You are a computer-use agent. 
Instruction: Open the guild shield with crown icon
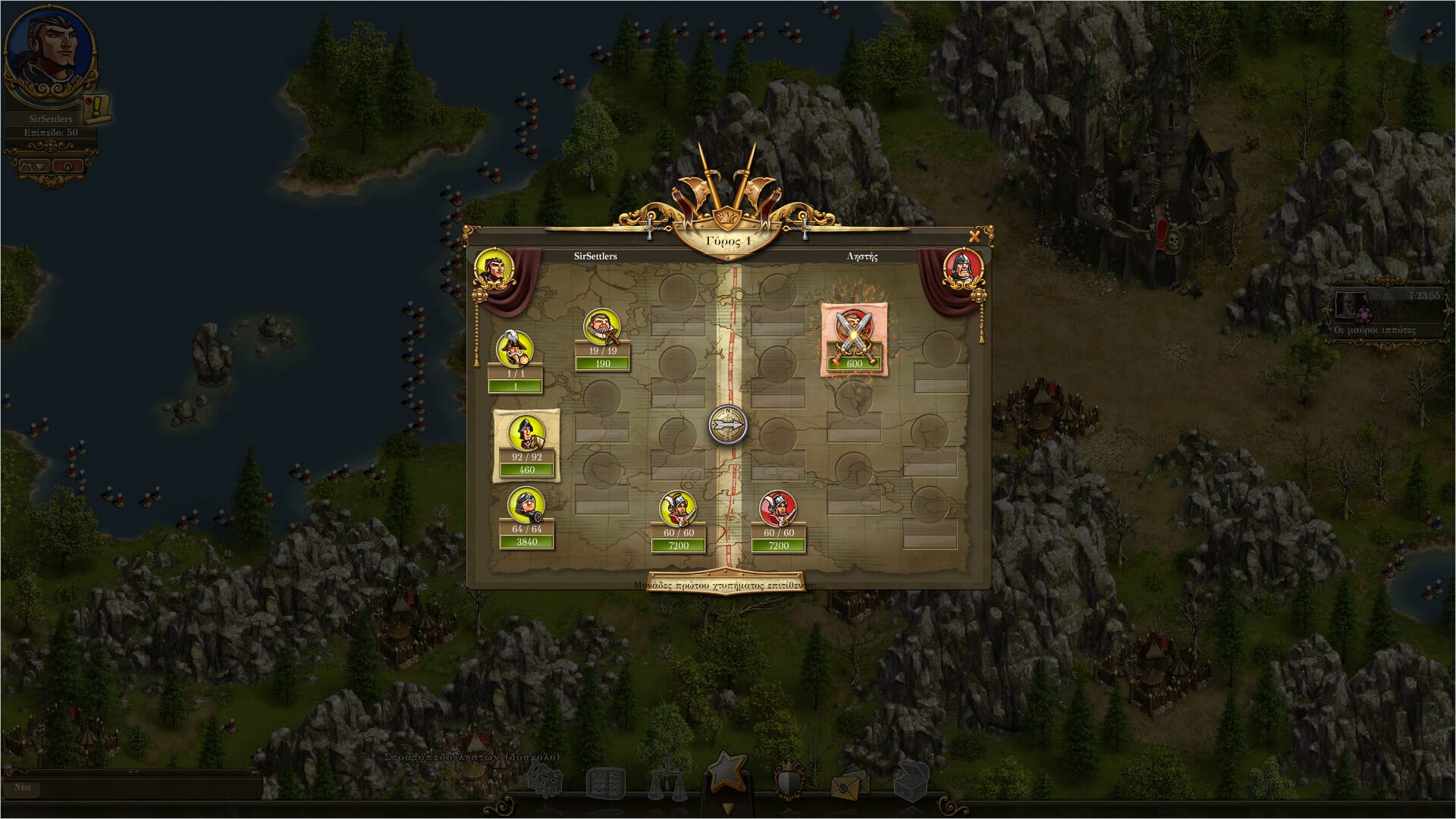789,781
